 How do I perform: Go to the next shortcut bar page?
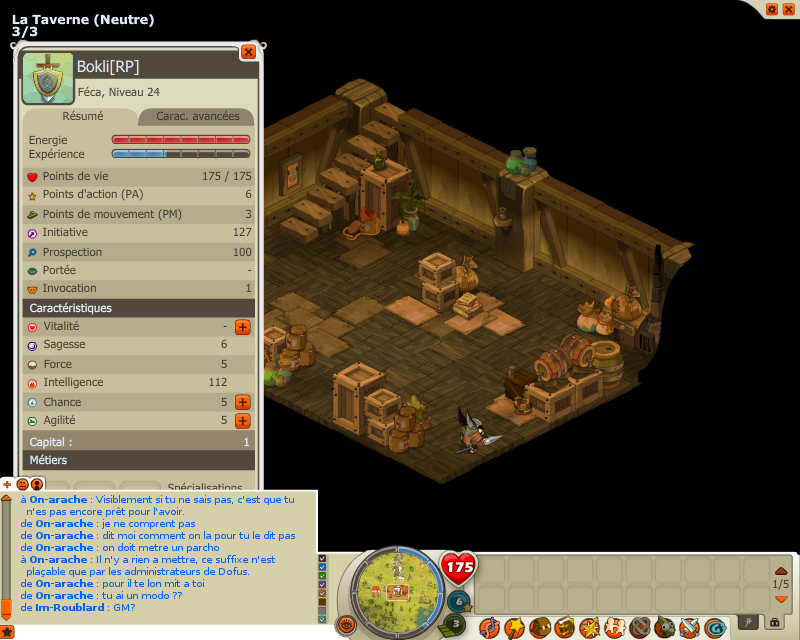(x=781, y=598)
